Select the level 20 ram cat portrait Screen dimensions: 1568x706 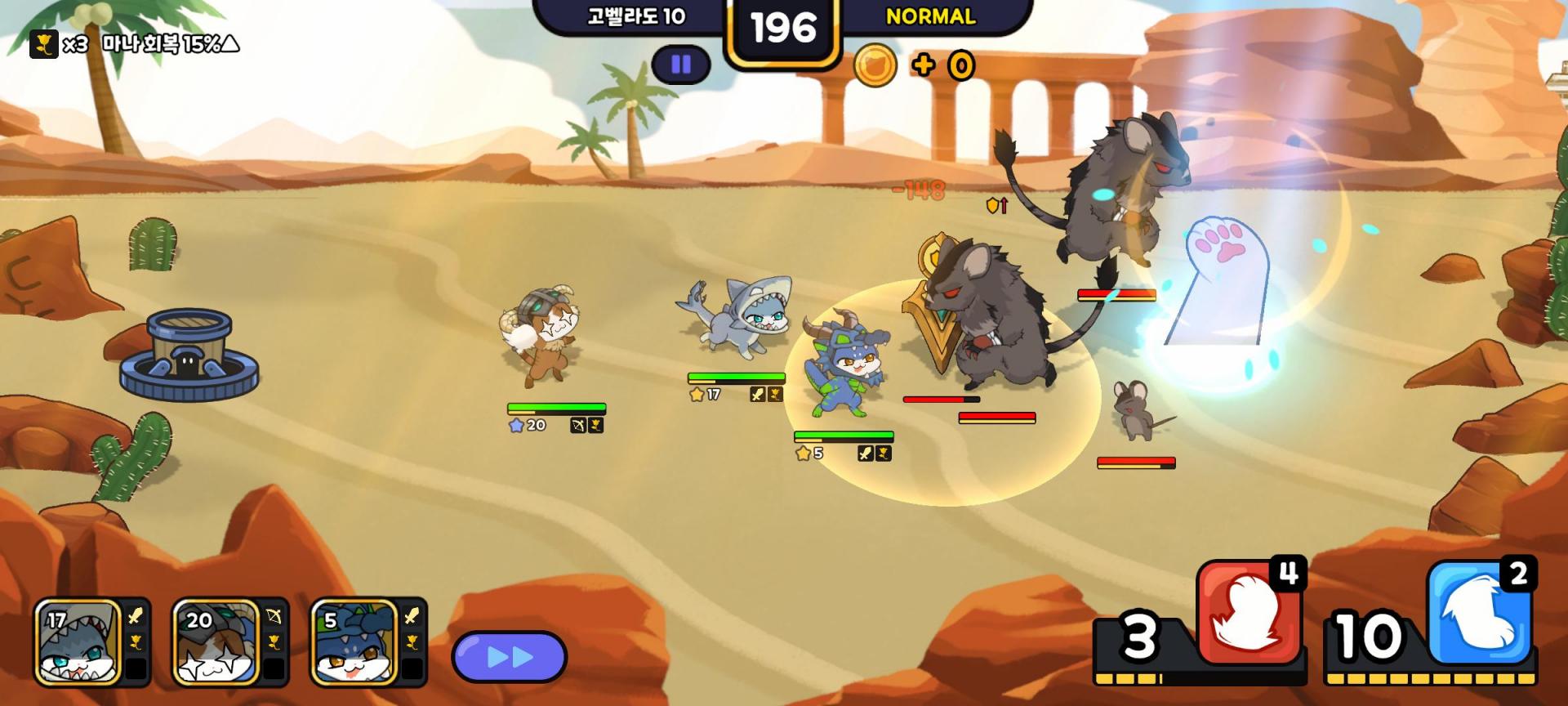point(216,643)
